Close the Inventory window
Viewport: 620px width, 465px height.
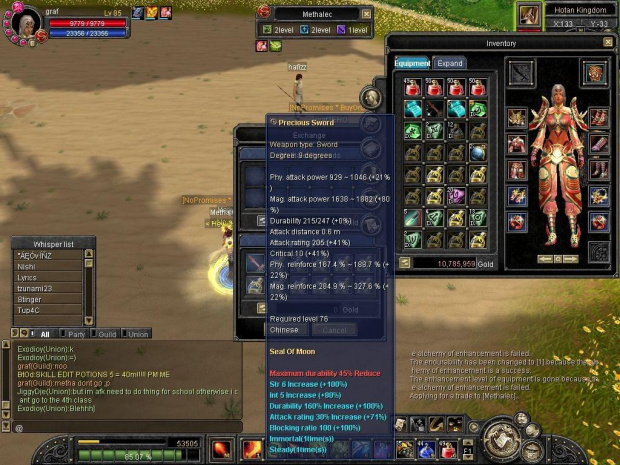click(x=608, y=43)
